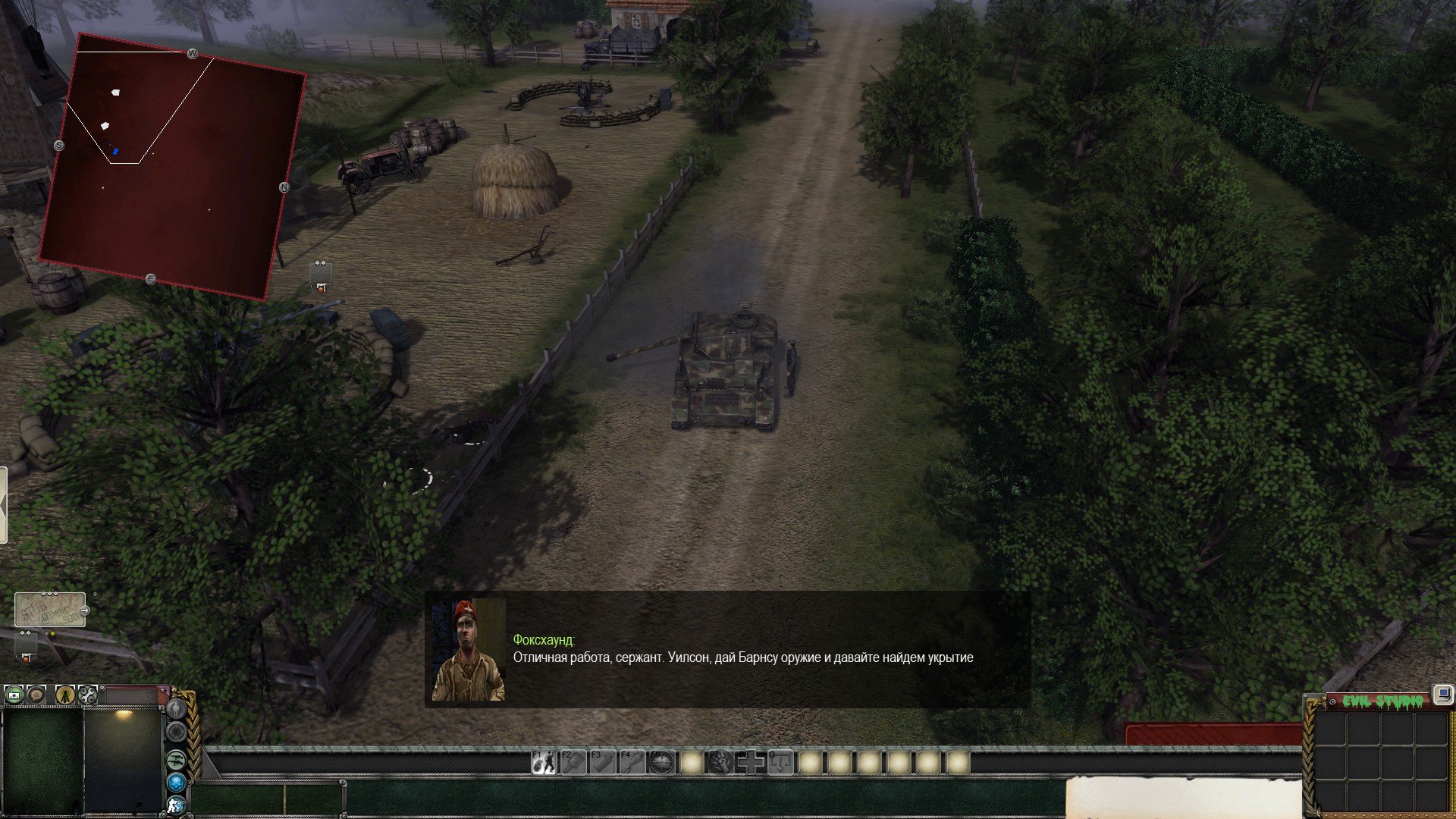Toggle the soldier silhouette round button

tap(176, 709)
